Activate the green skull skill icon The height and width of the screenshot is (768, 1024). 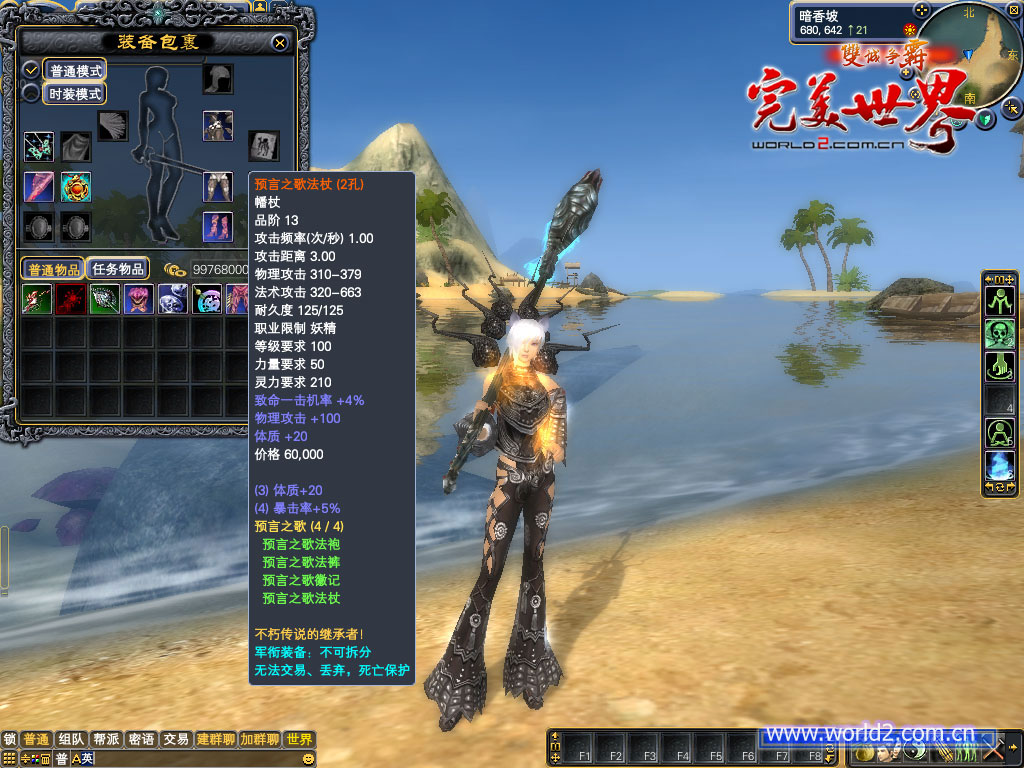(x=1000, y=334)
